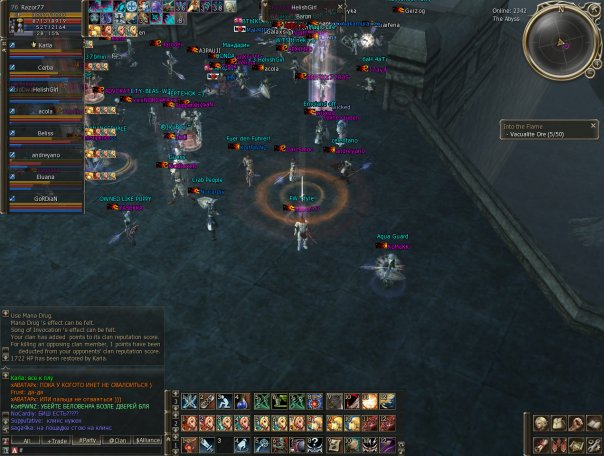The height and width of the screenshot is (456, 604).
Task: Open the #Party chat tab
Action: (88, 440)
